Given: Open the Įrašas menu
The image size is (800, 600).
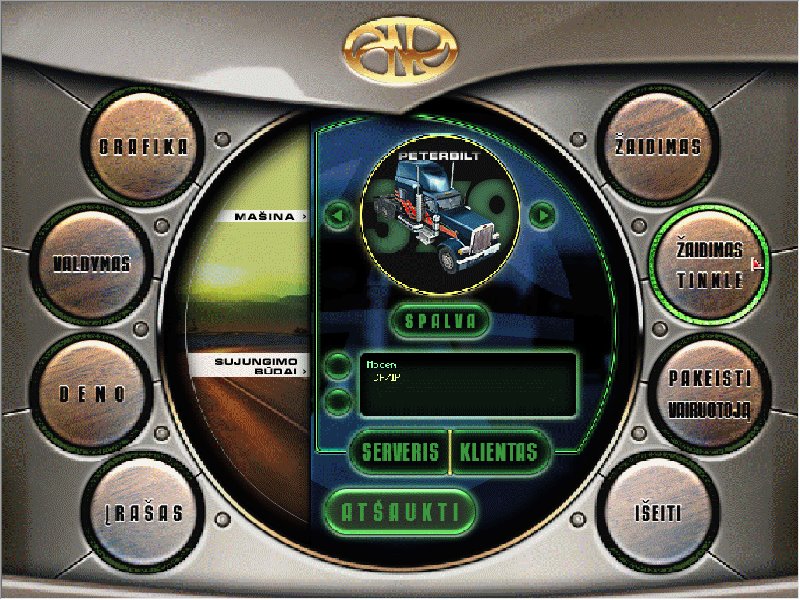Looking at the screenshot, I should click(144, 513).
